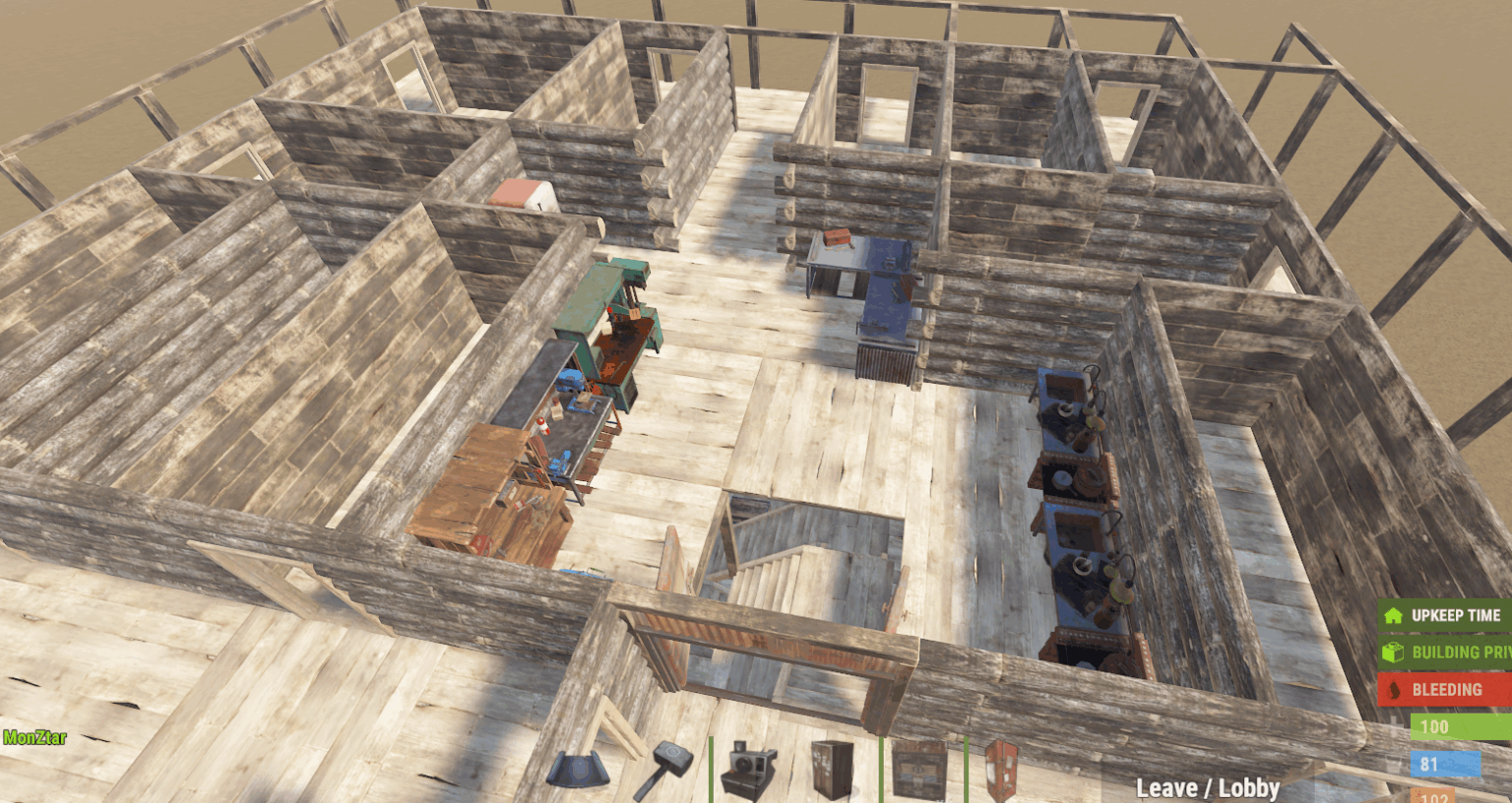Click the brick icon next to Building Privilege
This screenshot has height=803, width=1512.
coord(1395,651)
